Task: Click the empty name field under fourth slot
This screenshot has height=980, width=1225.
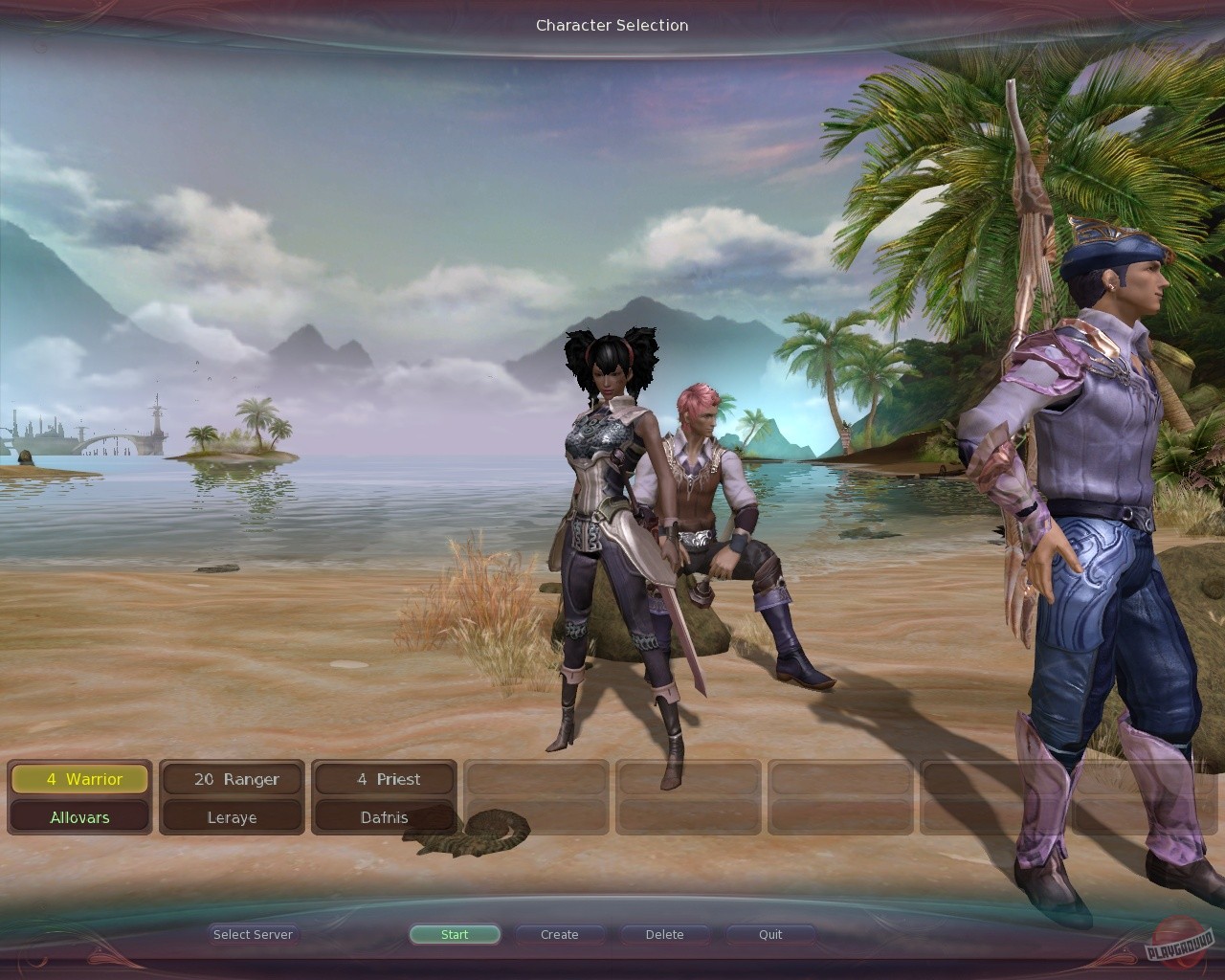Action: (x=537, y=817)
